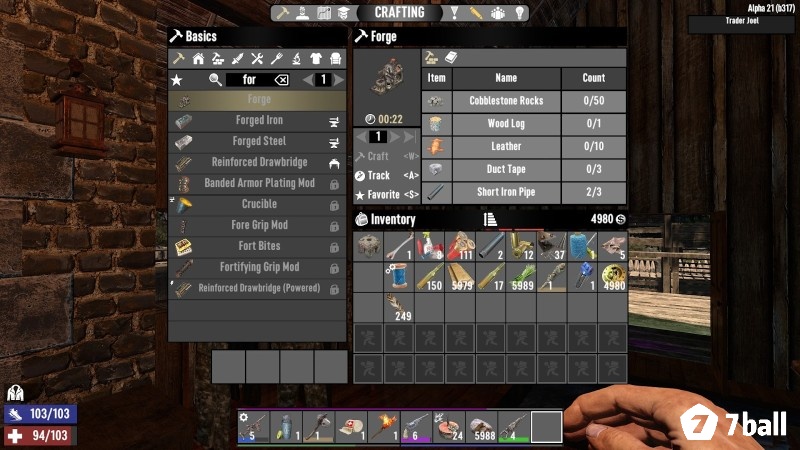Image resolution: width=800 pixels, height=450 pixels.
Task: Open the house building category tab
Action: [198, 59]
